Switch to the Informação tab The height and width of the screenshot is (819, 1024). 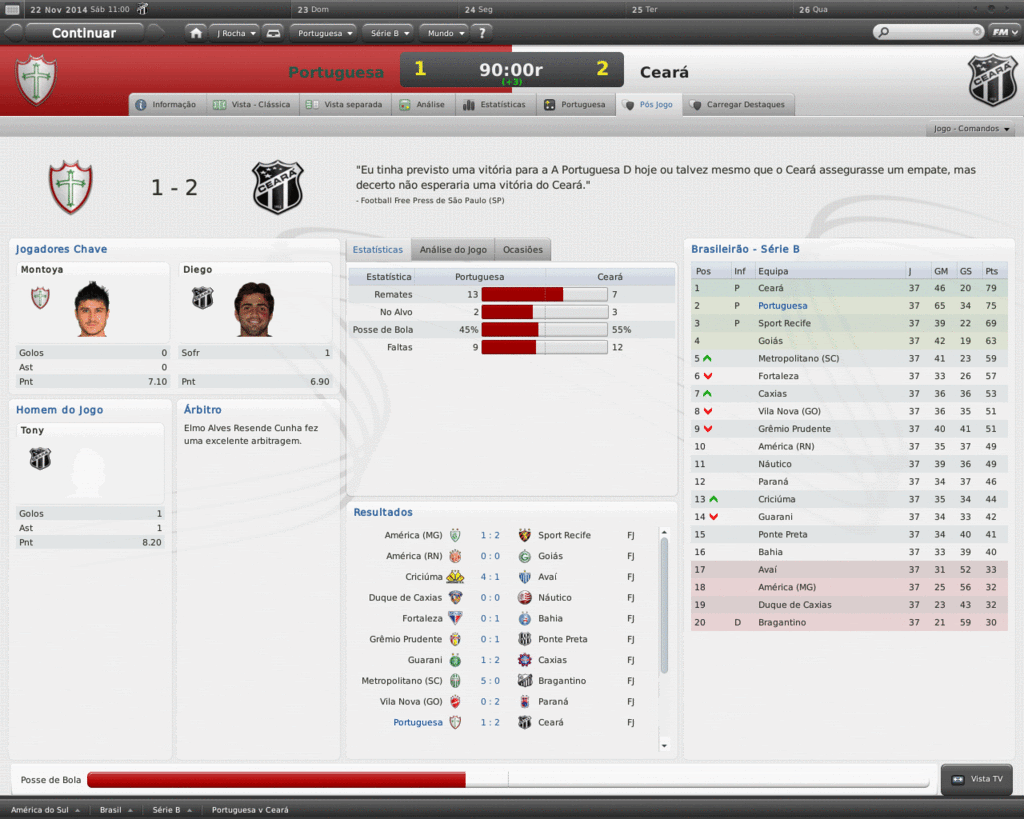(x=167, y=105)
